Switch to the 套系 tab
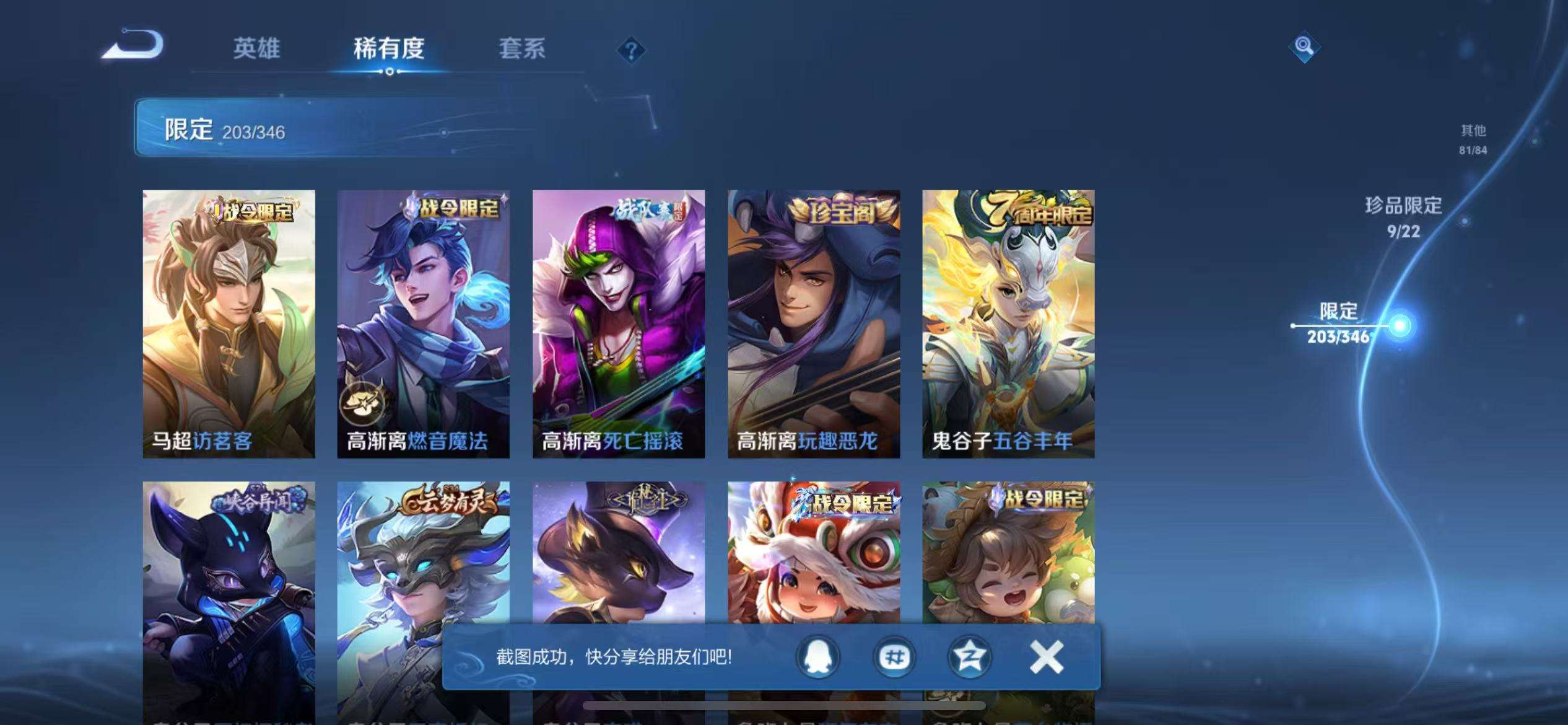 [x=523, y=50]
